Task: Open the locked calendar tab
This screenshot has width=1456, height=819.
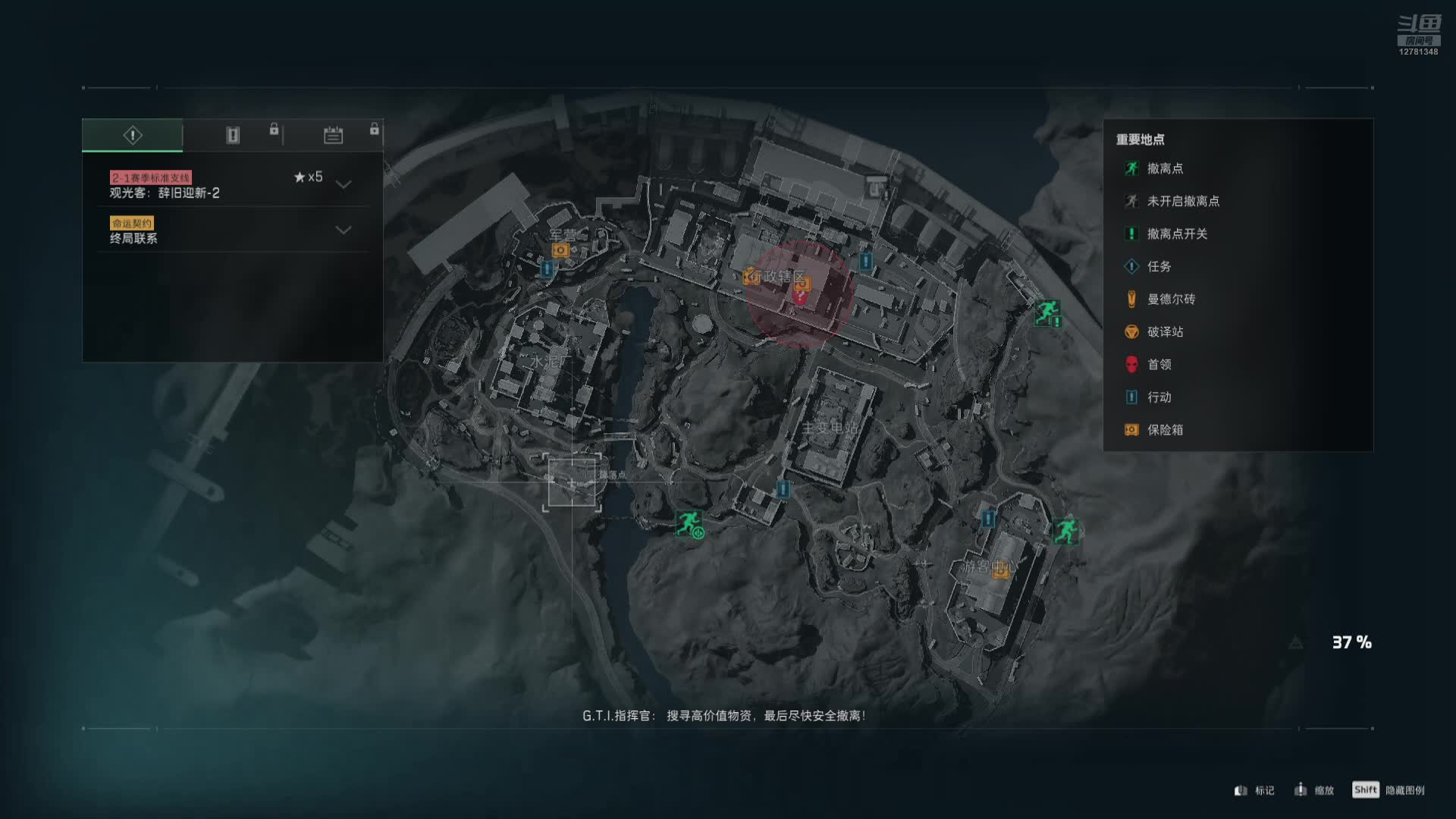Action: [333, 135]
